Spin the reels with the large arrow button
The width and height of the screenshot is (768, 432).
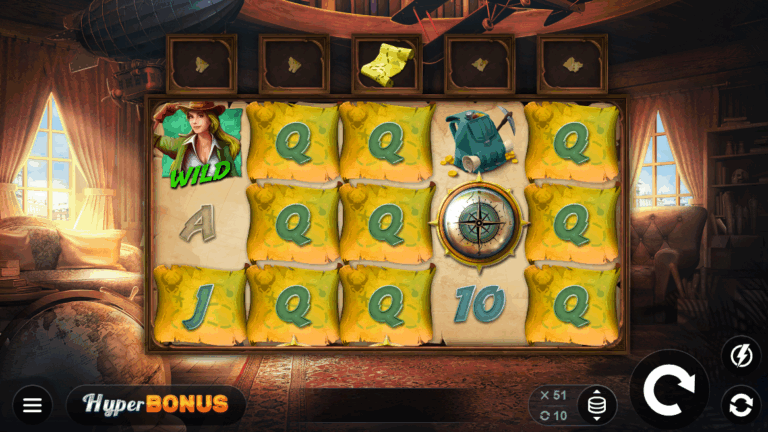click(x=669, y=390)
